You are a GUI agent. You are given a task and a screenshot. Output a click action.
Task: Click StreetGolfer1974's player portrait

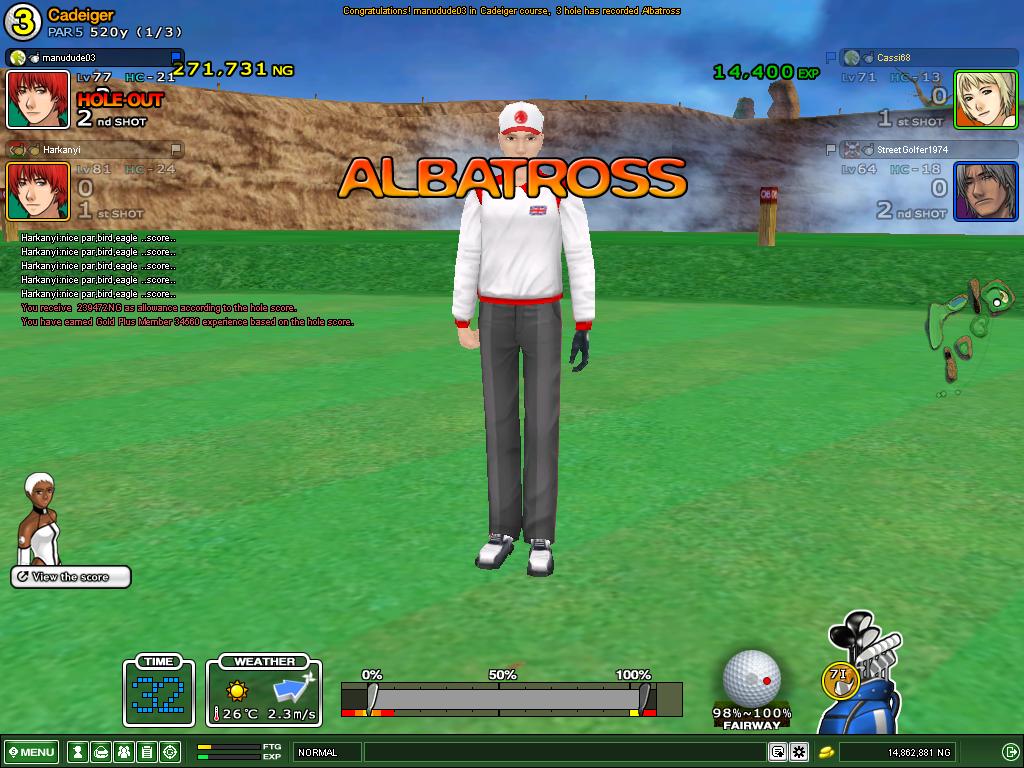985,191
